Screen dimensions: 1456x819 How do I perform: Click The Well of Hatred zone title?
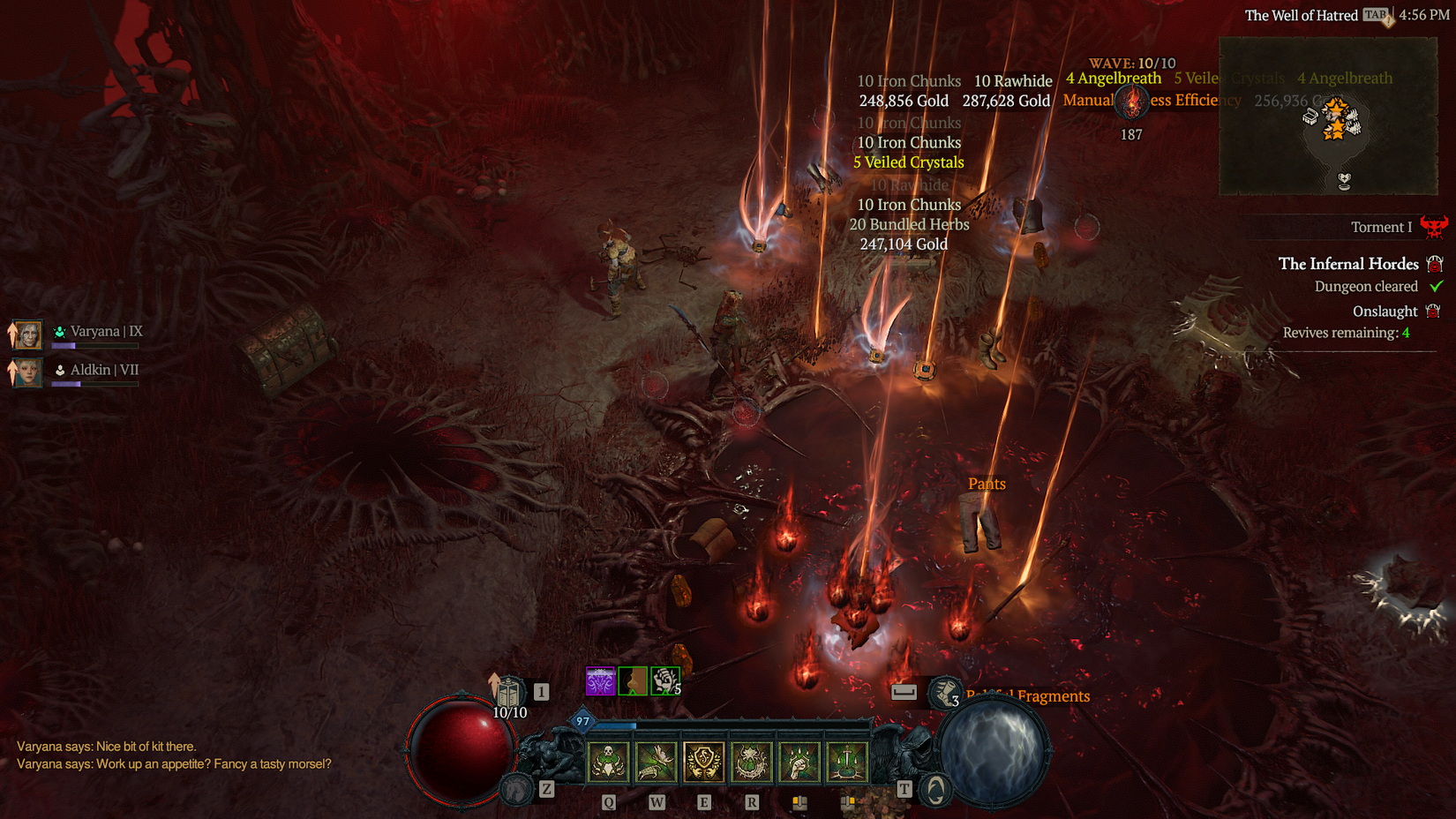[x=1302, y=15]
